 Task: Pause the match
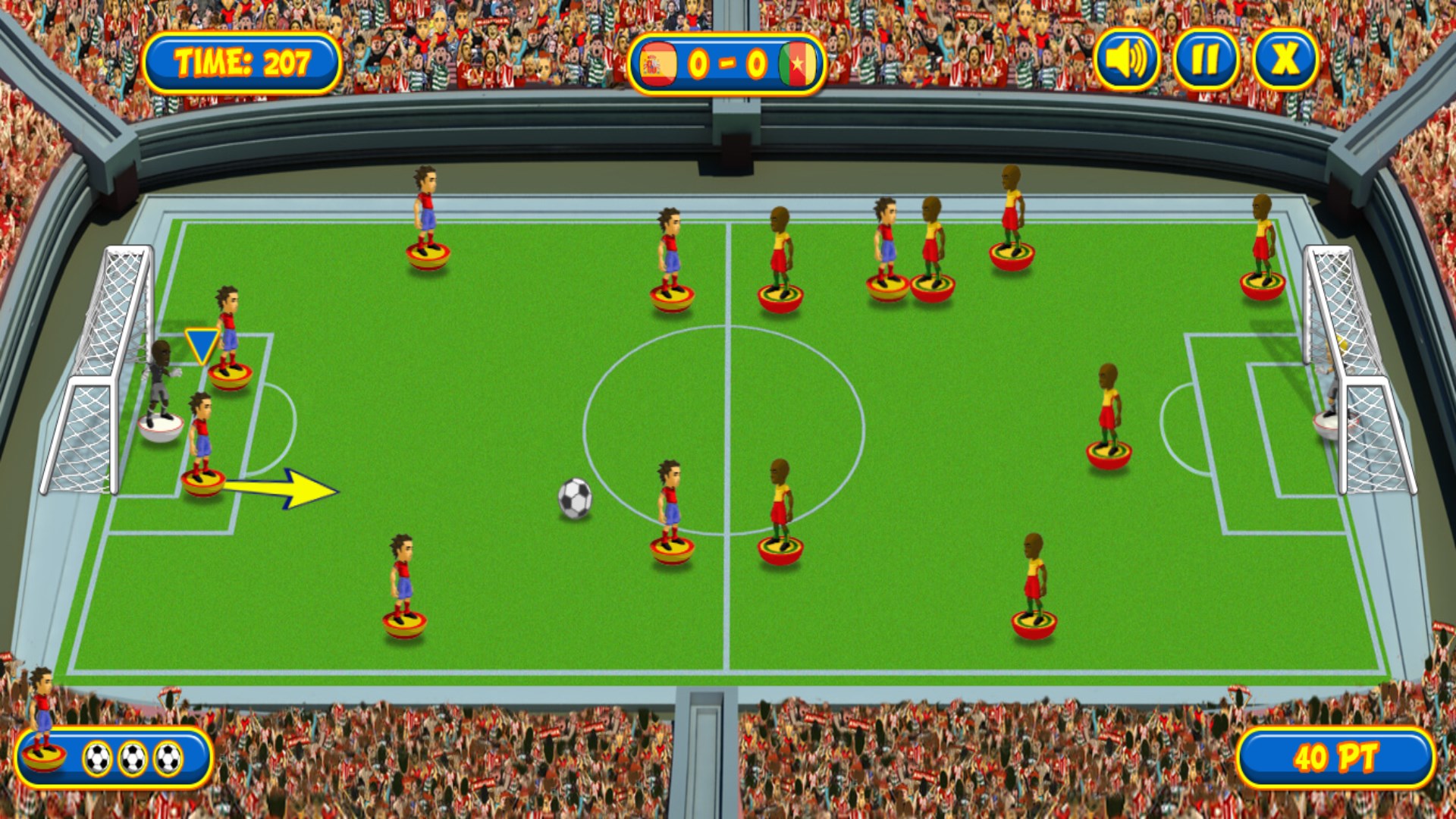[1206, 60]
